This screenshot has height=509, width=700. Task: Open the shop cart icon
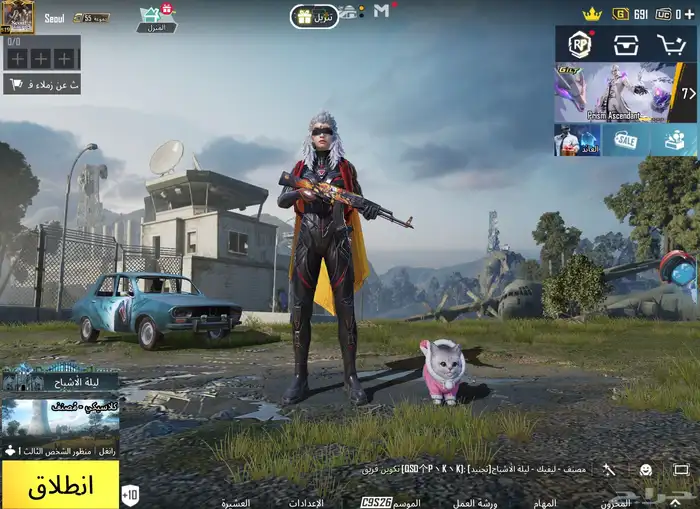672,45
